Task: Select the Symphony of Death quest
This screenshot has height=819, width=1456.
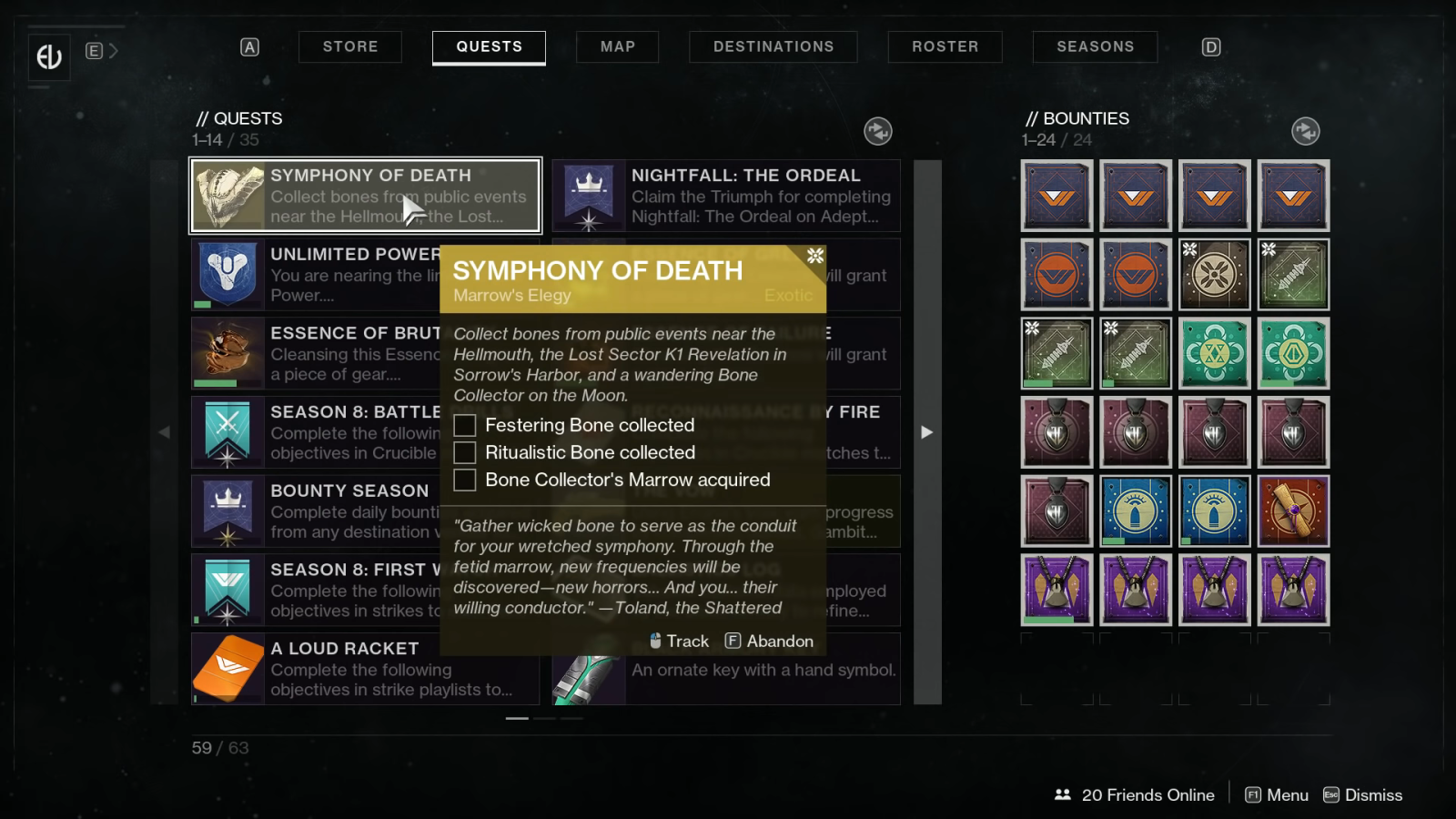Action: click(365, 196)
